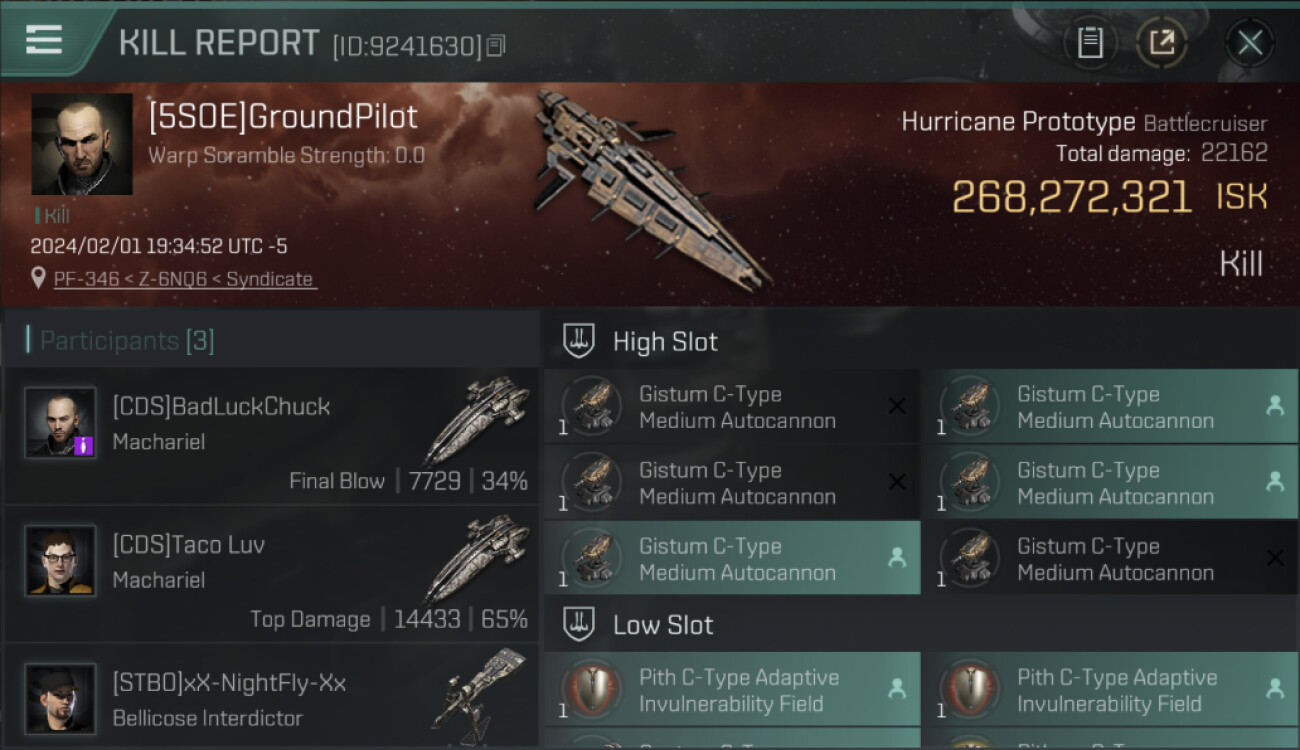The height and width of the screenshot is (750, 1300).
Task: Open the clipboard notes icon
Action: 1090,43
